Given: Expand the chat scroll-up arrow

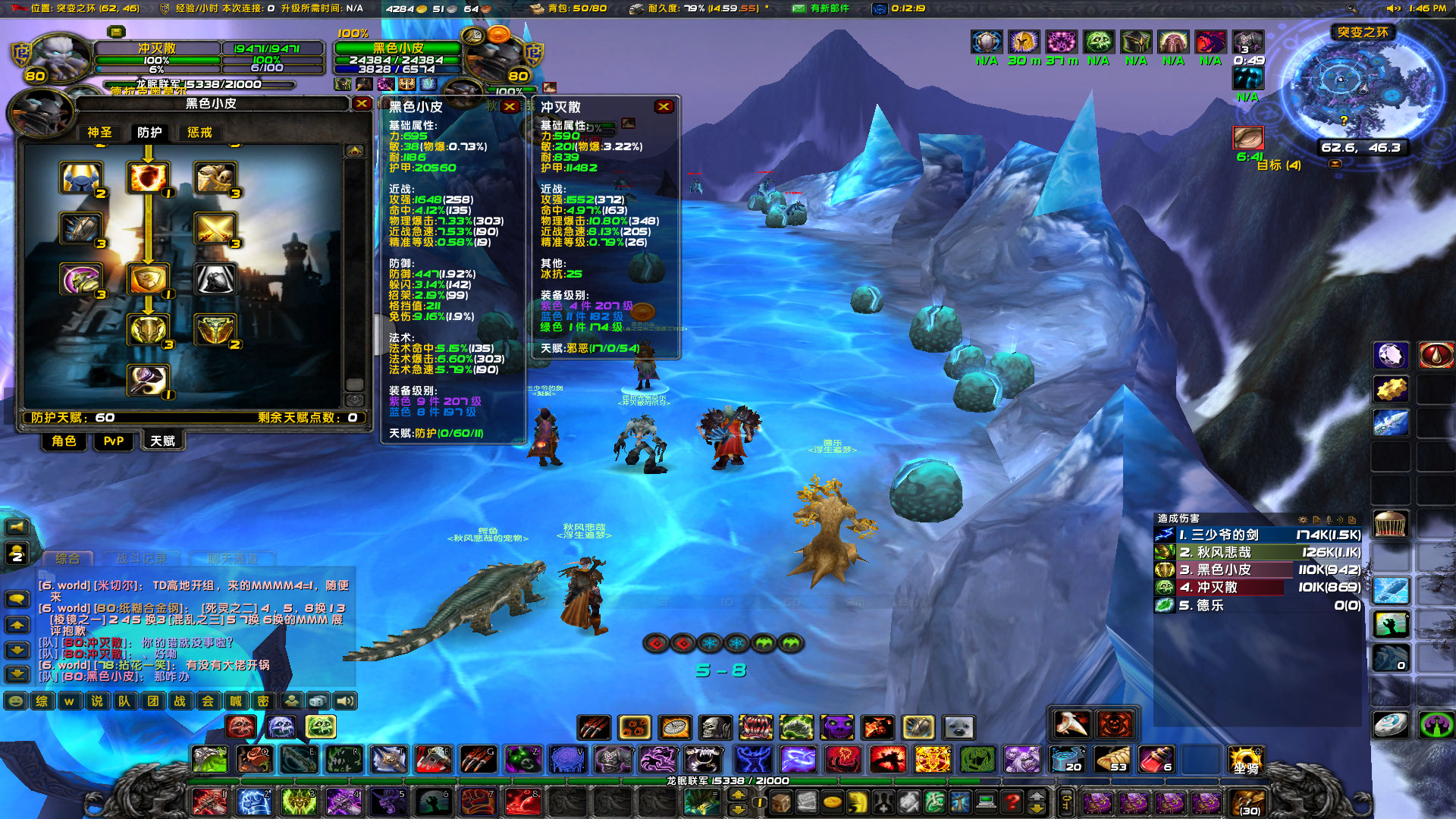Looking at the screenshot, I should coord(17,625).
